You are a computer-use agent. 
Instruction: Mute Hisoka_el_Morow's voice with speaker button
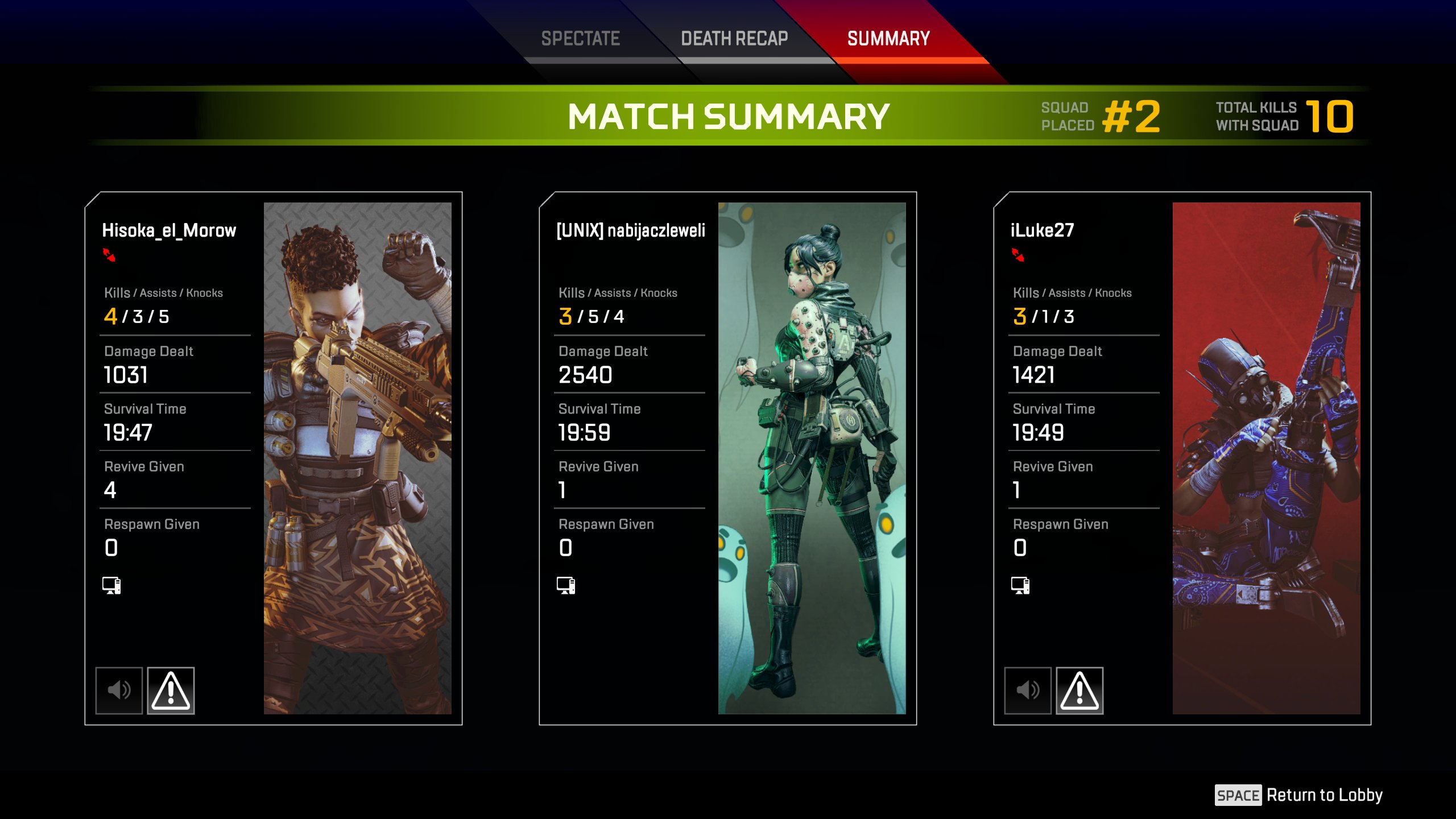pyautogui.click(x=119, y=690)
